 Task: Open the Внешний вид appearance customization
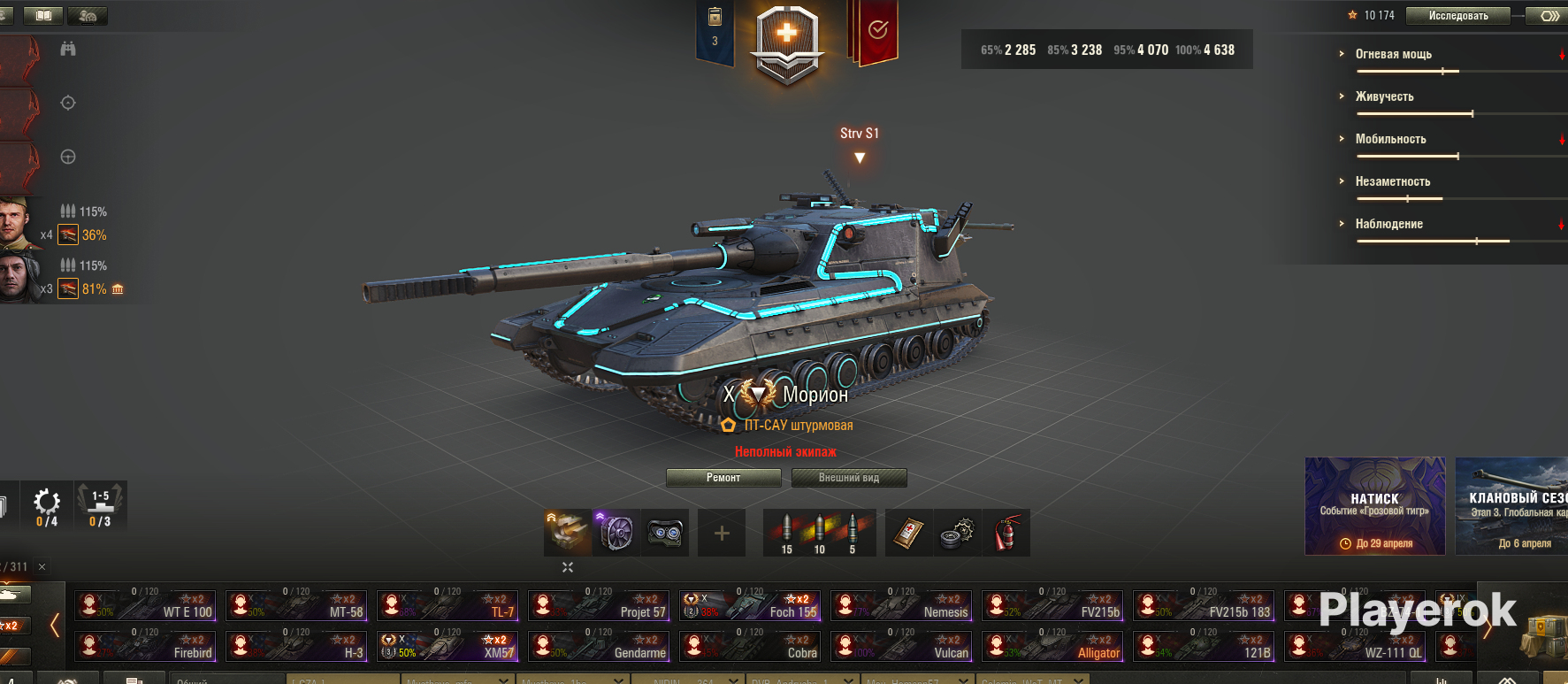[x=848, y=478]
